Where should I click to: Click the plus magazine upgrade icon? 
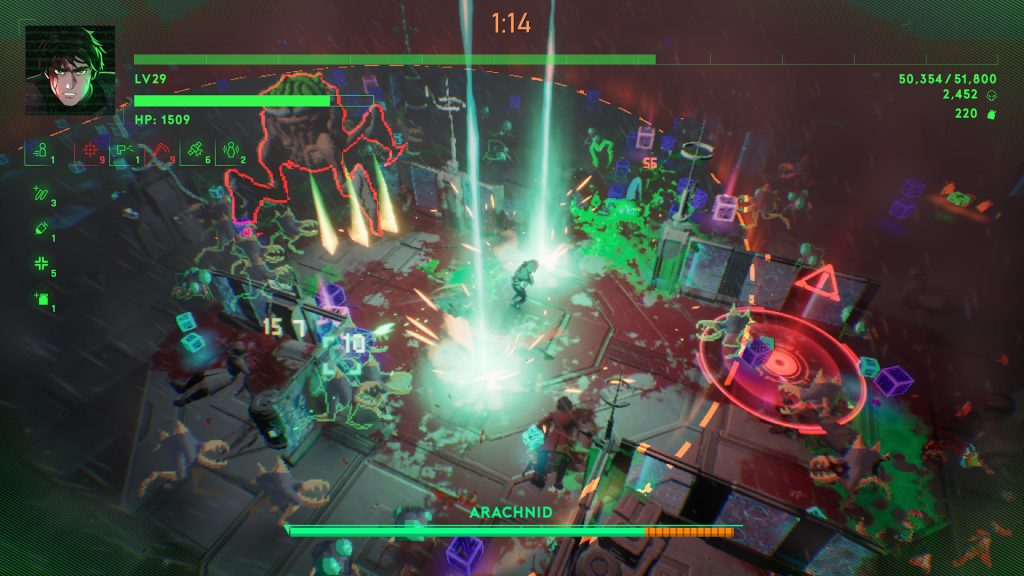pyautogui.click(x=41, y=299)
